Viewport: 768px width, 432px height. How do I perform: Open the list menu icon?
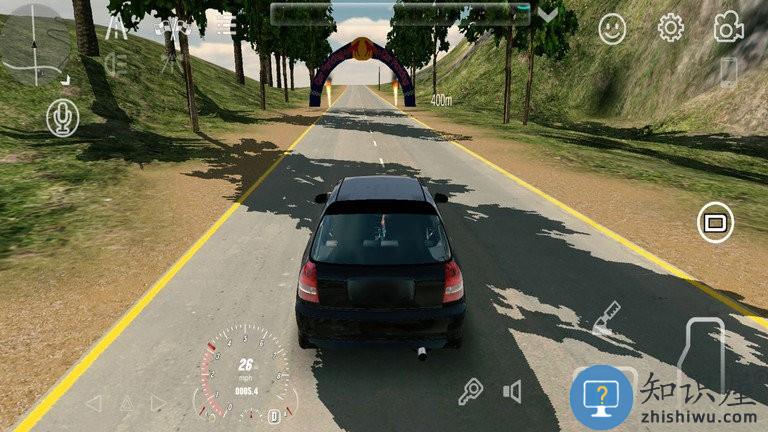226,25
